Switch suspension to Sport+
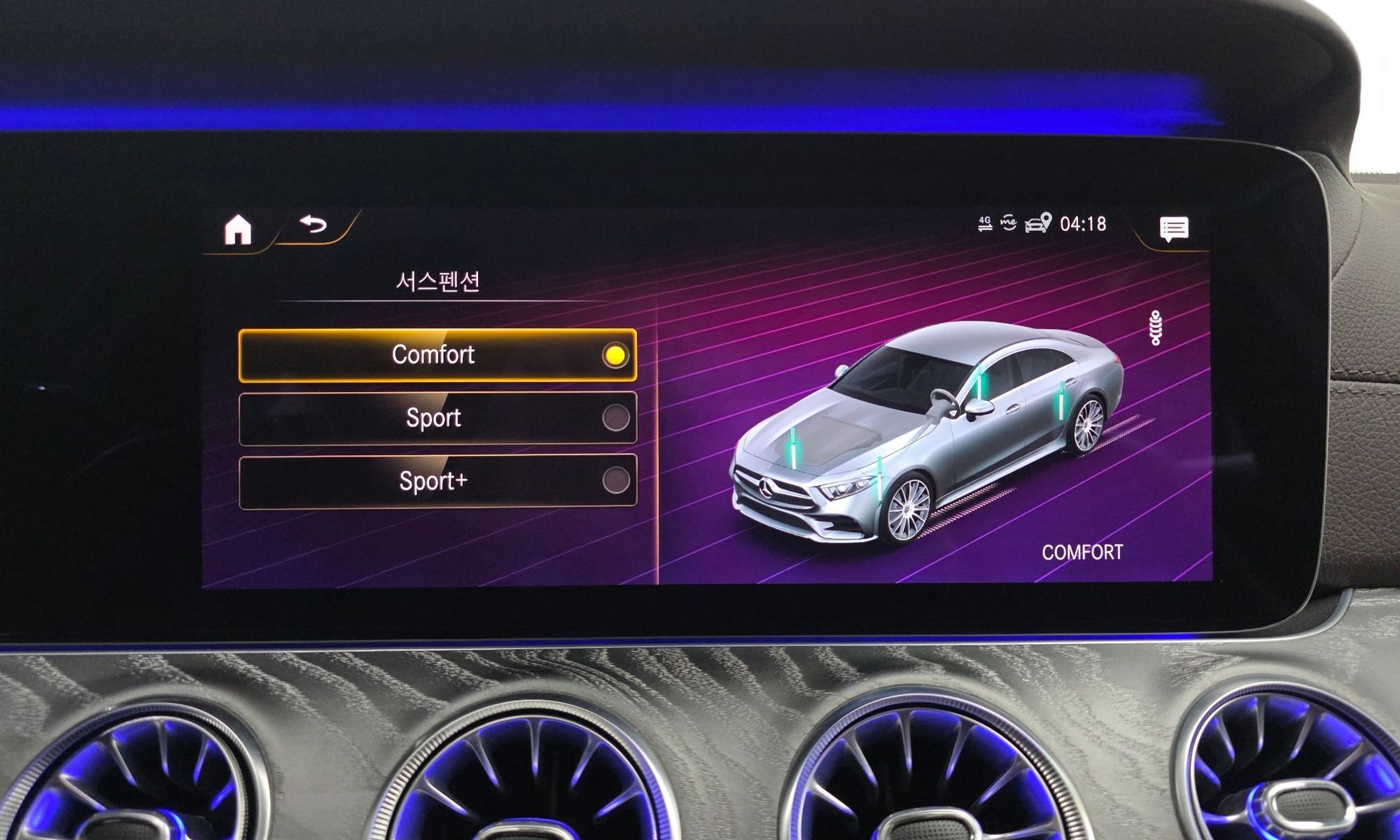This screenshot has width=1400, height=840. click(x=437, y=482)
